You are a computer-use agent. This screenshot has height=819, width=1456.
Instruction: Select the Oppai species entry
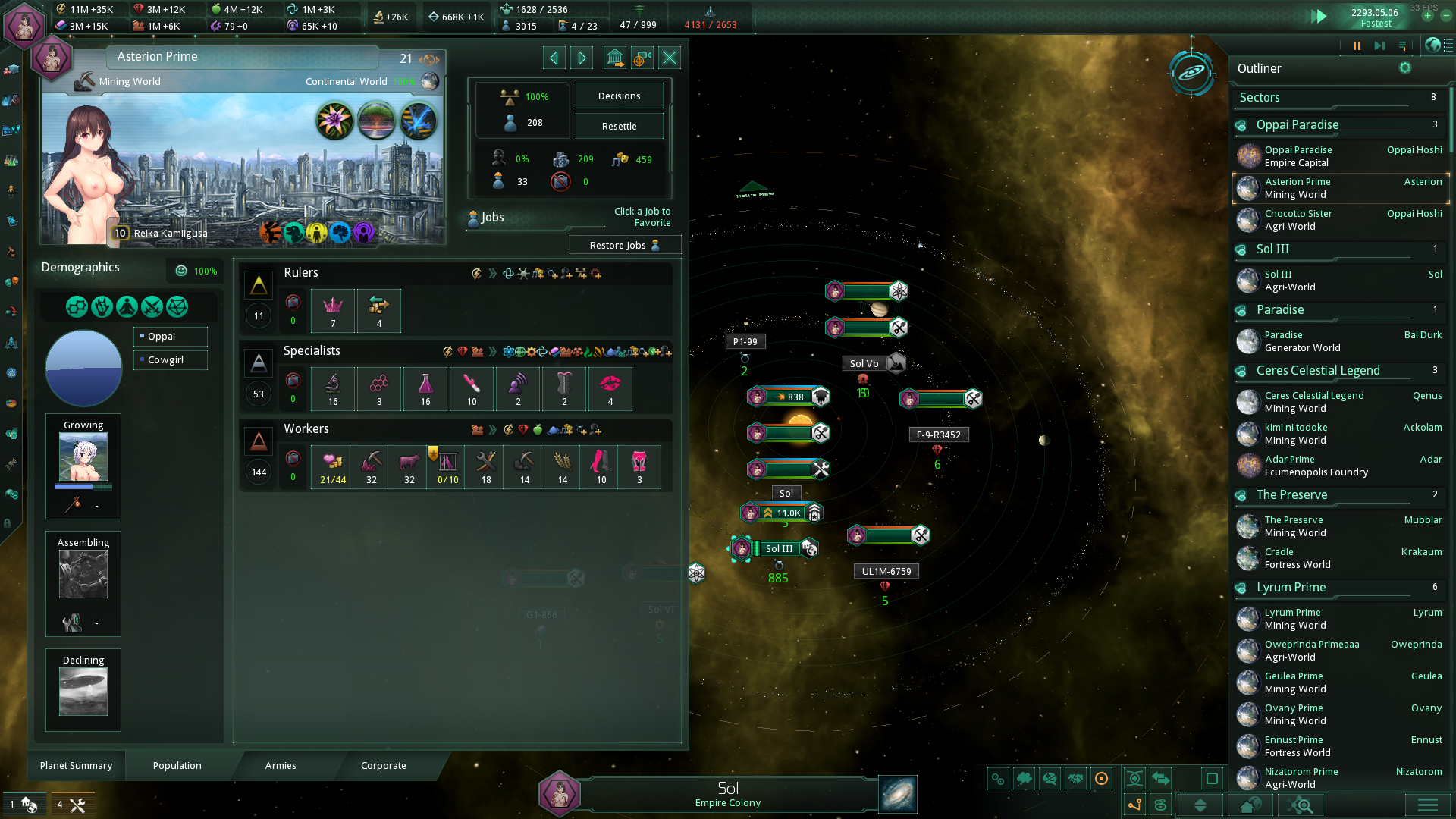point(171,337)
